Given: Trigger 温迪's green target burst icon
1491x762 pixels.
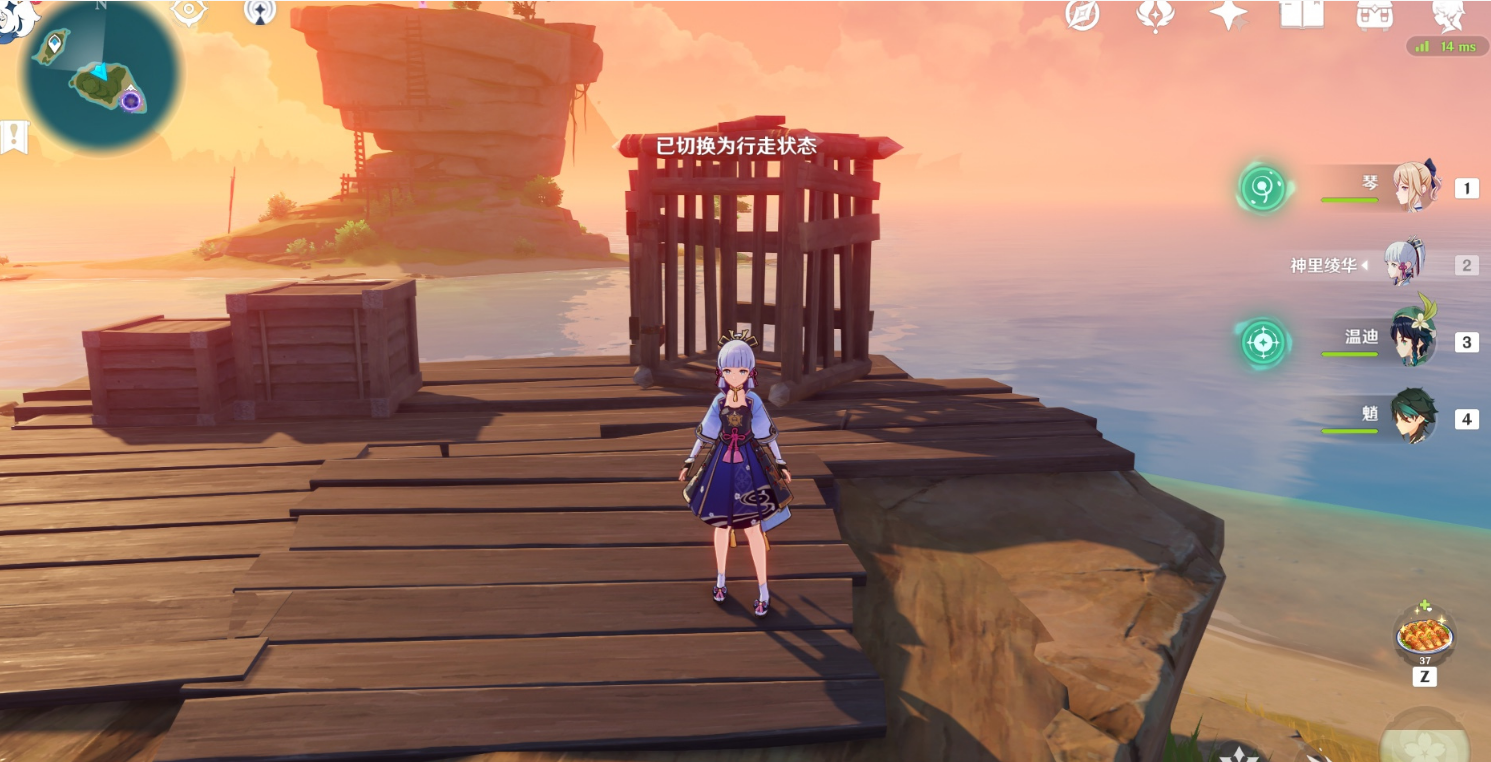Looking at the screenshot, I should [1263, 342].
